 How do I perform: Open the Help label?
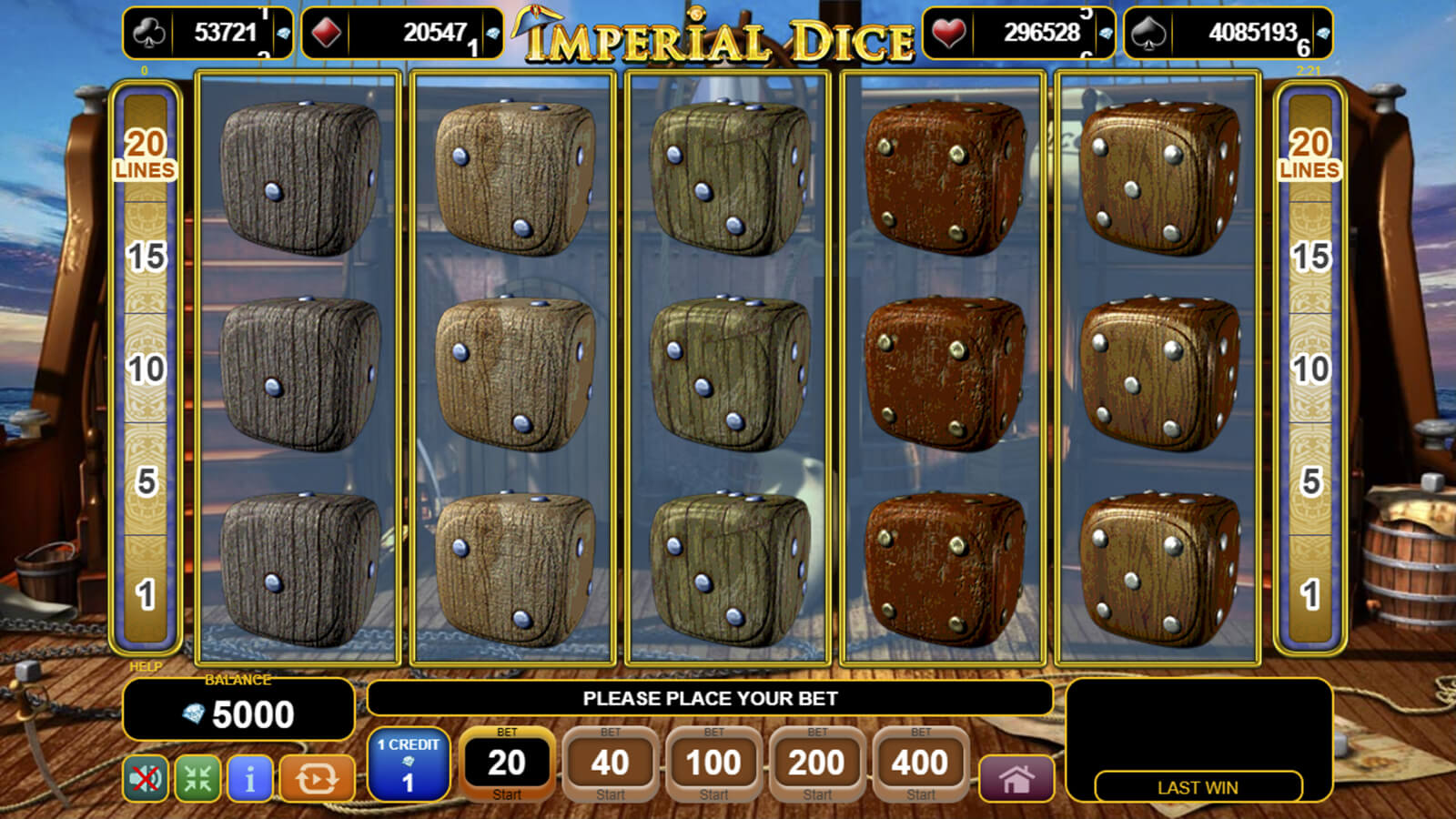click(146, 667)
